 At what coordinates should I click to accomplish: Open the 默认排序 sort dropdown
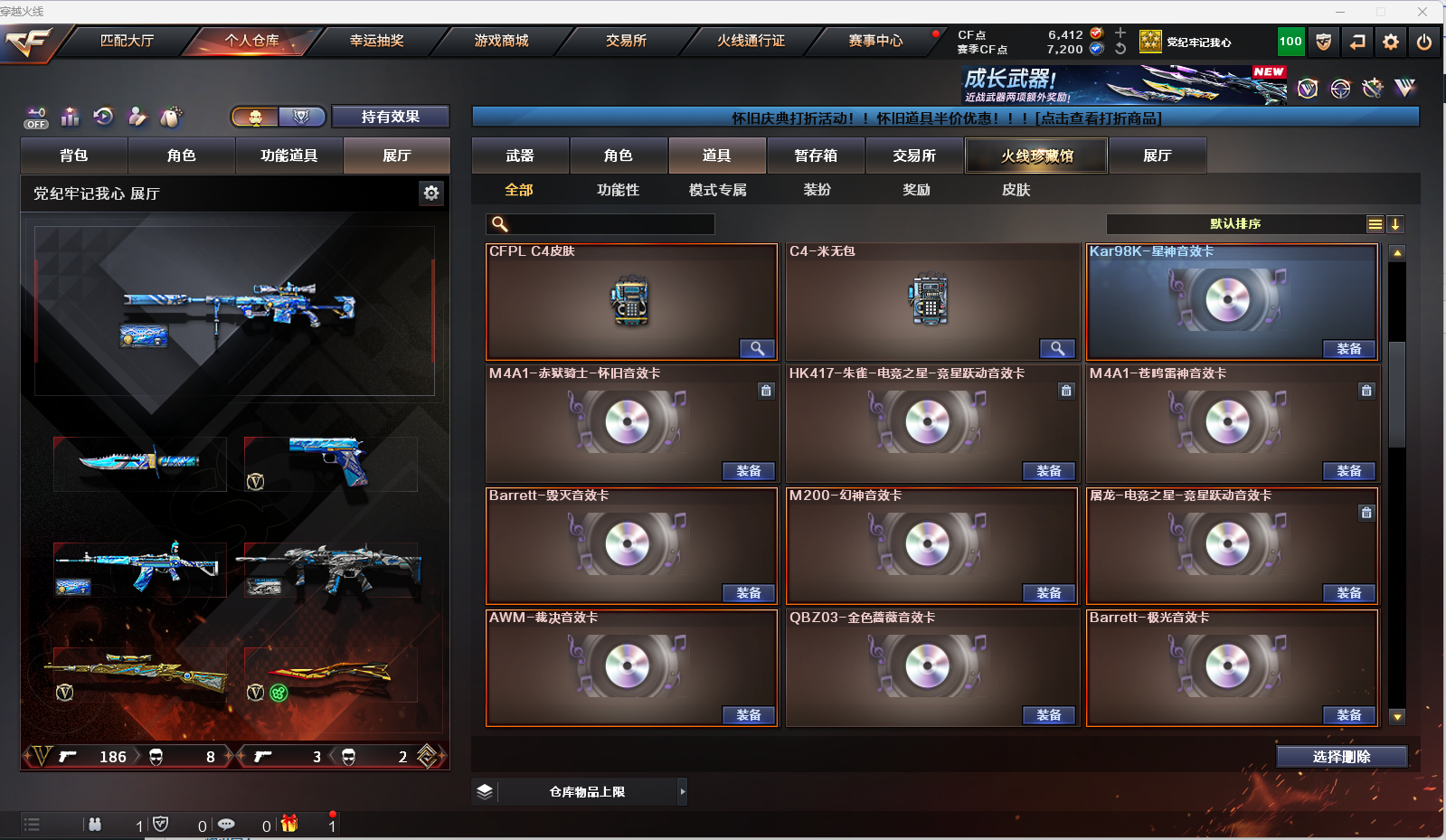1235,224
